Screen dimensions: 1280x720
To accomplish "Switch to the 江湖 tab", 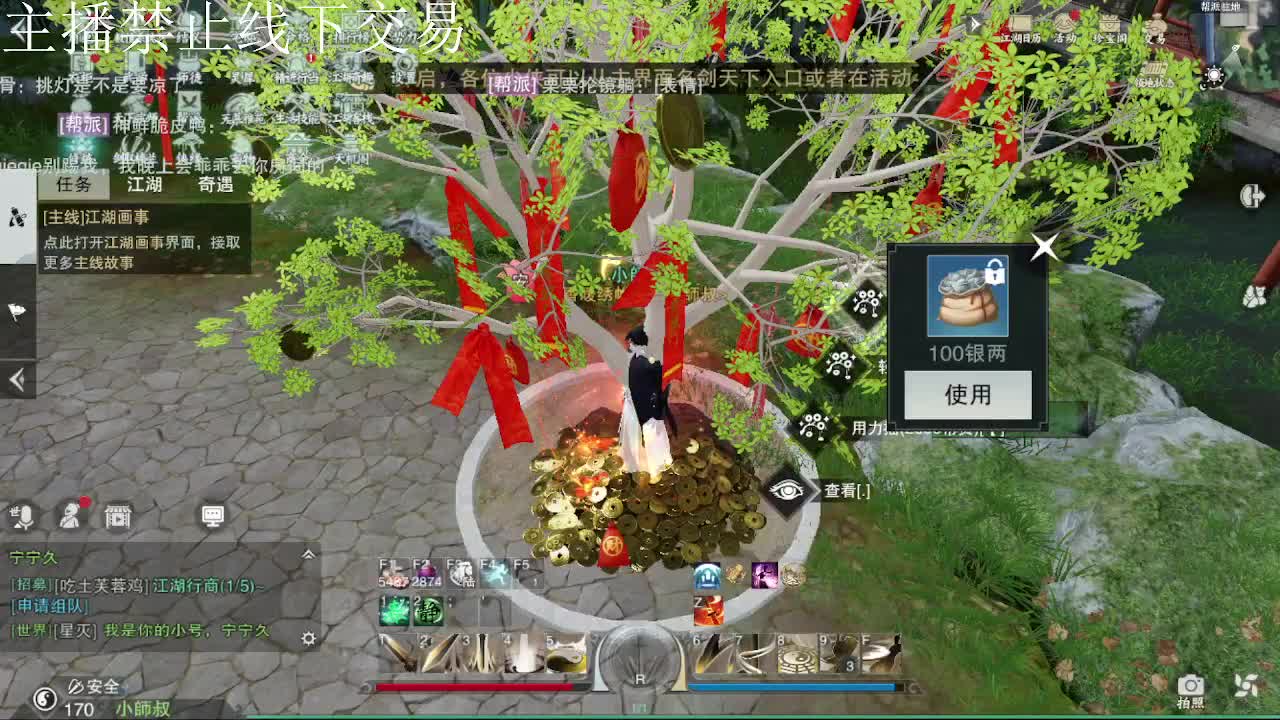I will [144, 184].
